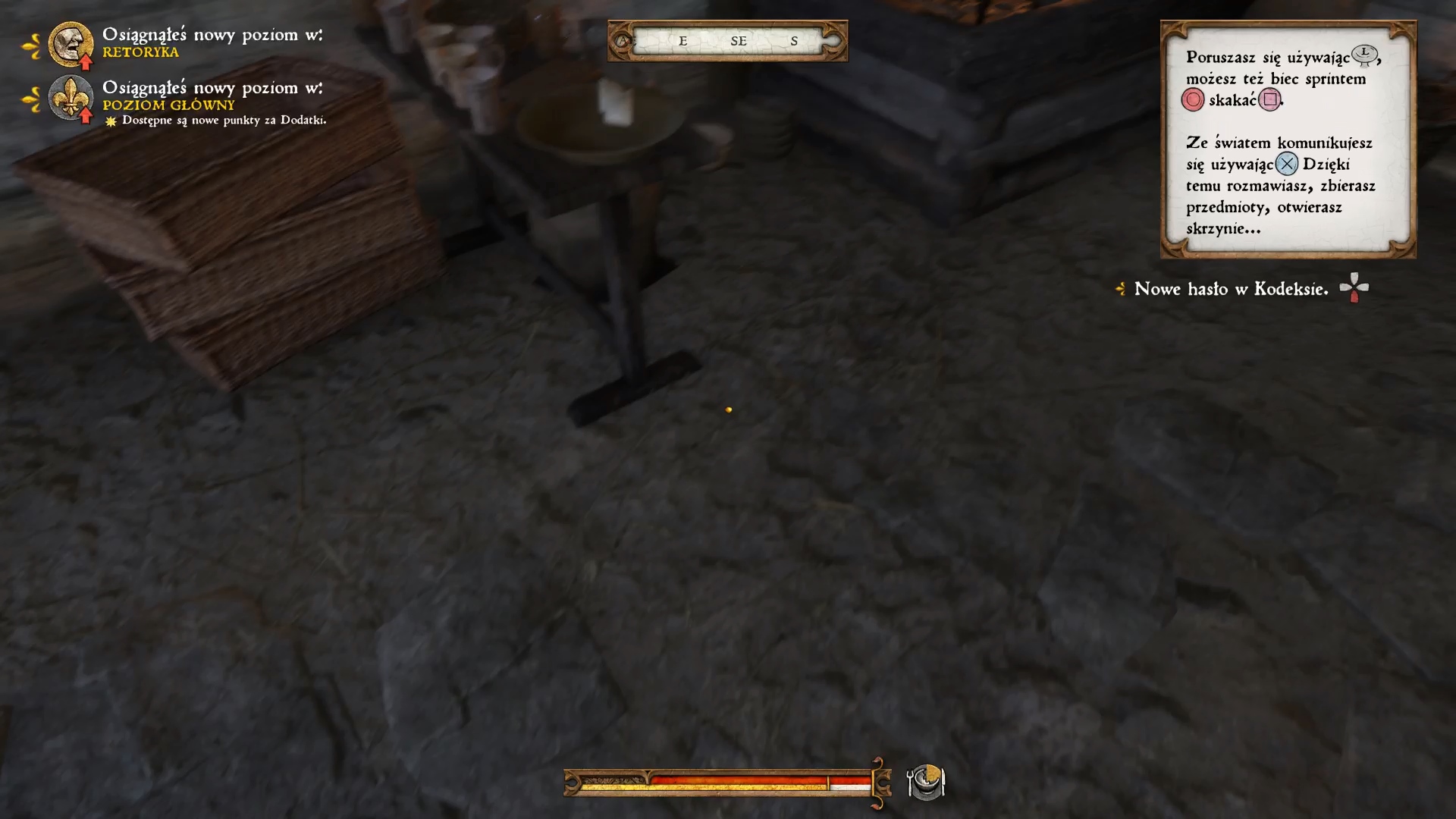
Task: Open the 'Nowe hasło w Kodeksie' notification
Action: point(1231,289)
